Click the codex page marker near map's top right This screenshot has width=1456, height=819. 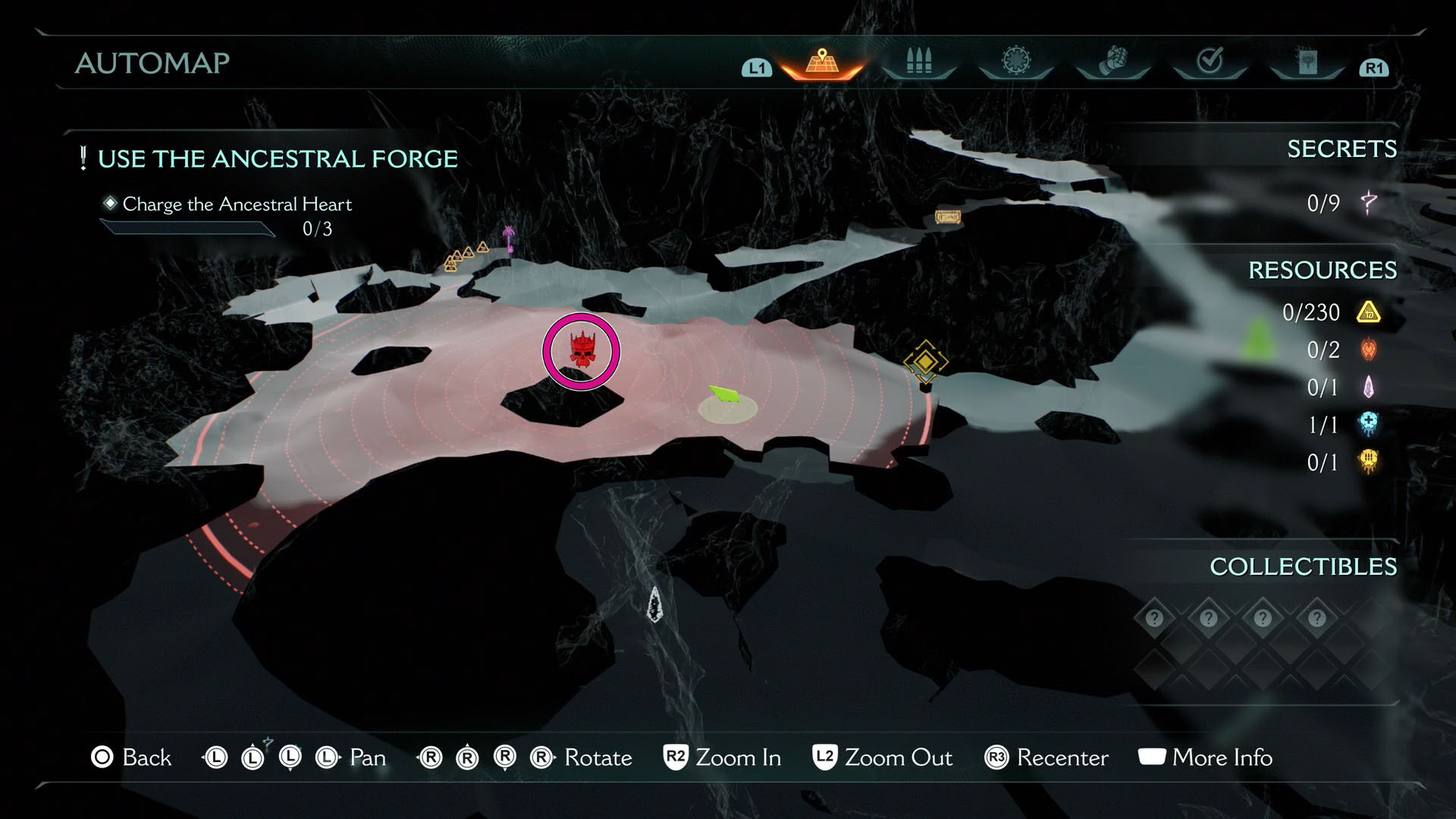[x=946, y=218]
